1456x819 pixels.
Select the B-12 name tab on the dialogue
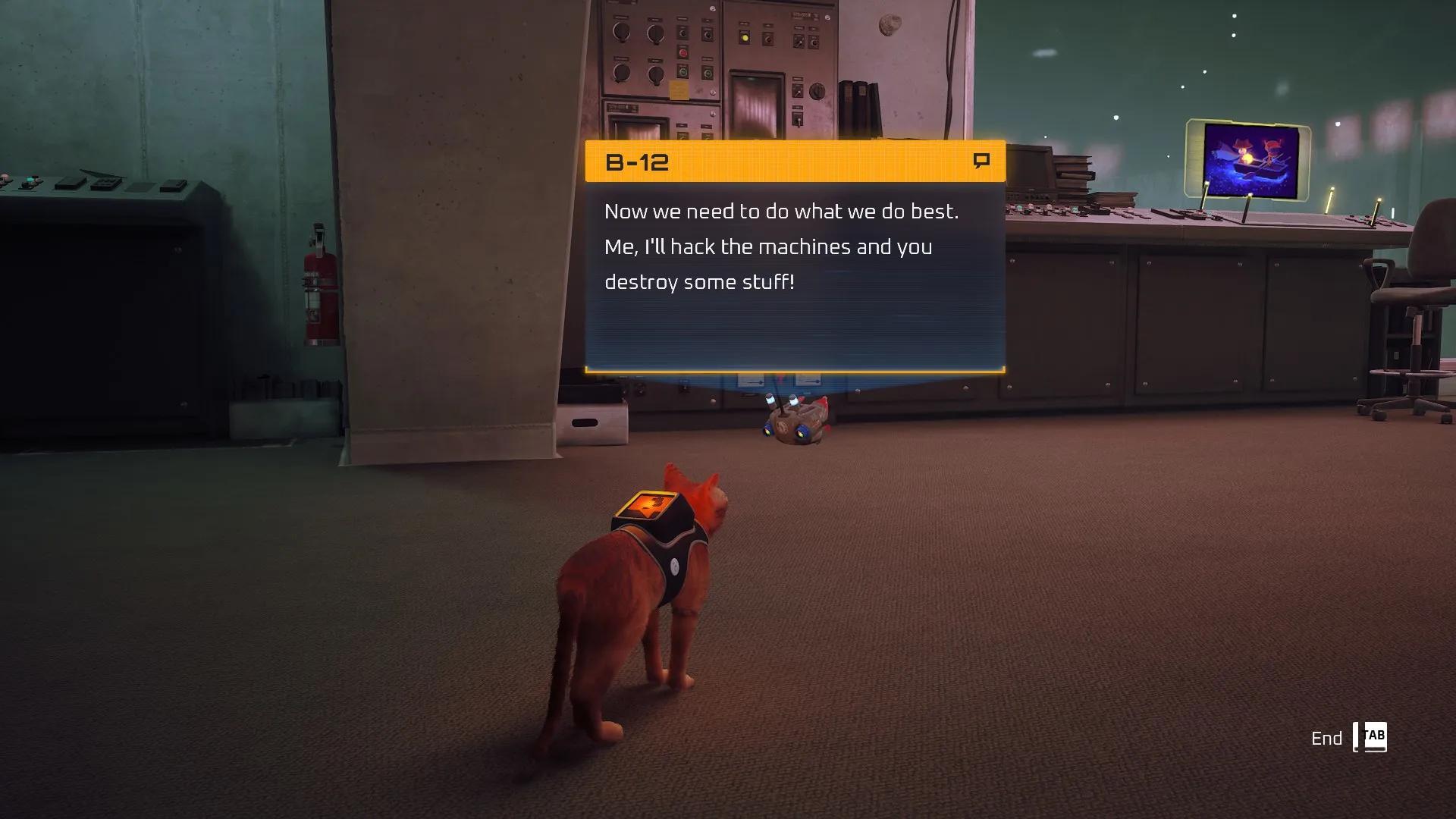(x=637, y=162)
